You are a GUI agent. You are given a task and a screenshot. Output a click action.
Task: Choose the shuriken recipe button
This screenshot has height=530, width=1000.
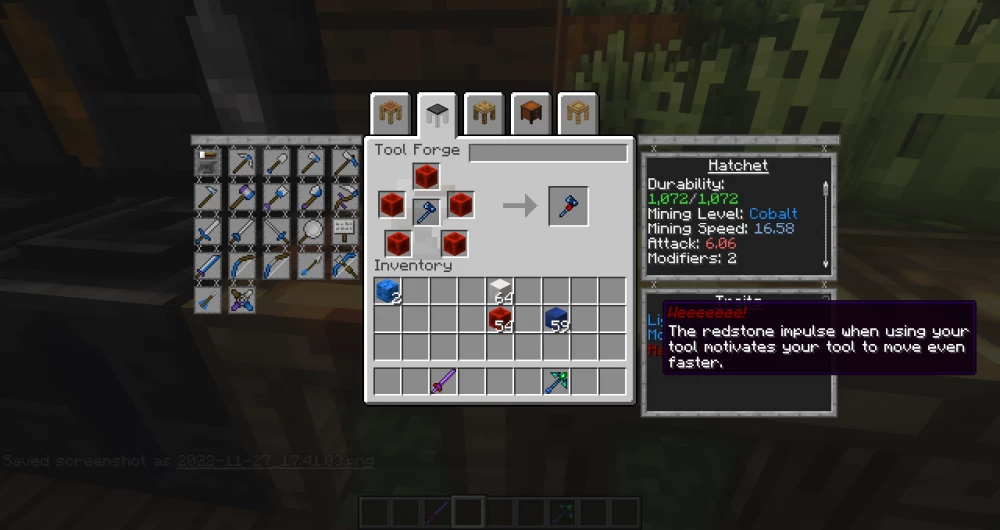242,298
